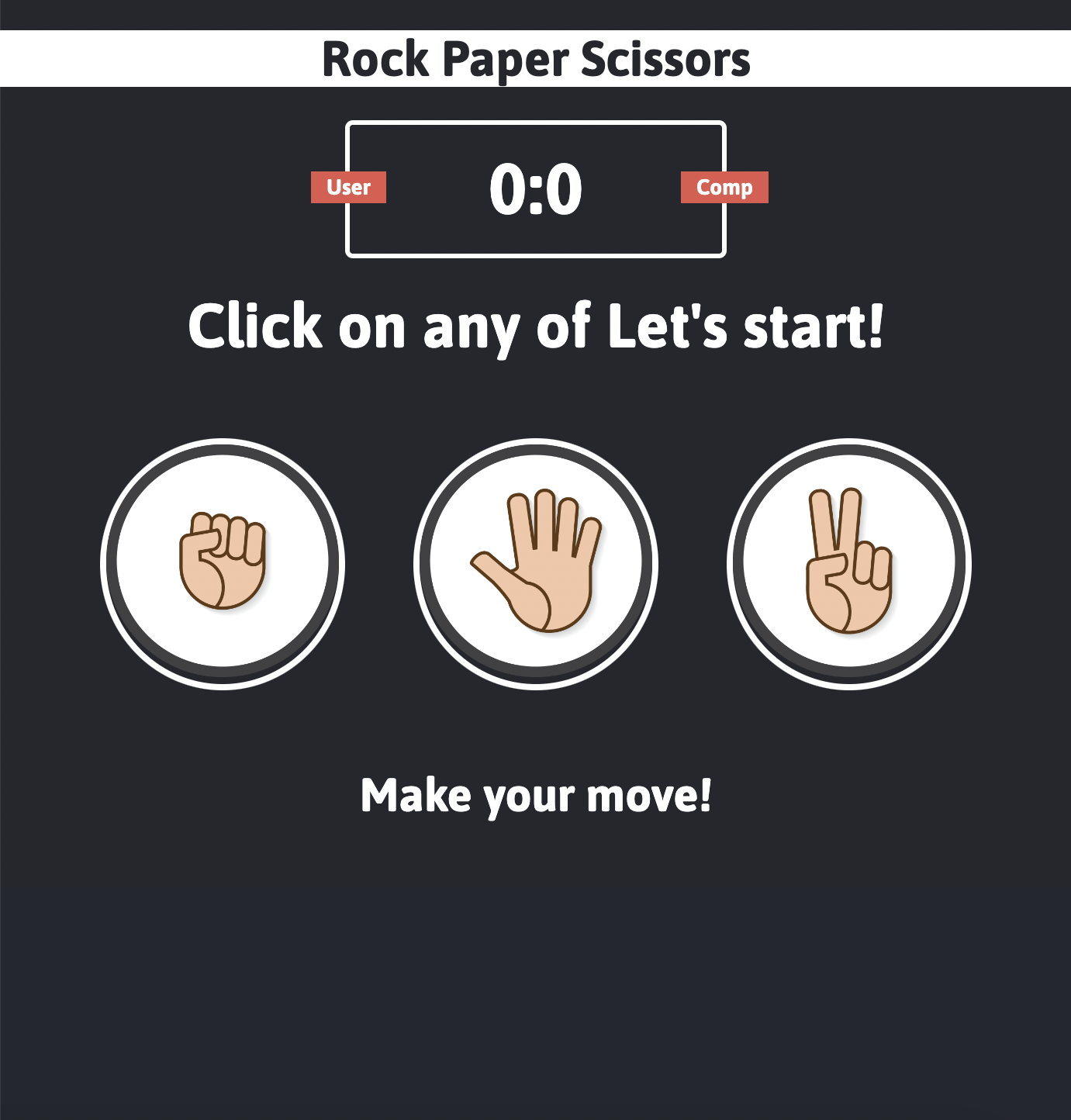Click the Make your move! message
The height and width of the screenshot is (1120, 1071).
537,793
